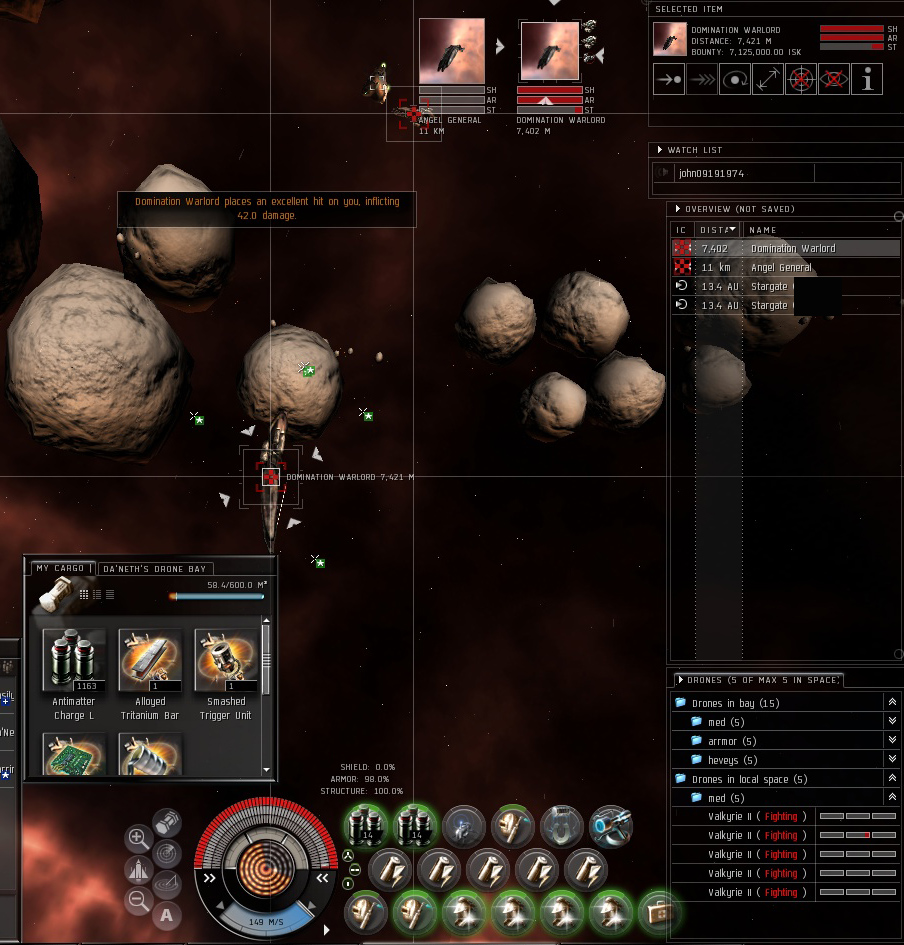Pick the Smashed Trigger Unit item
The height and width of the screenshot is (945, 904).
coord(226,660)
